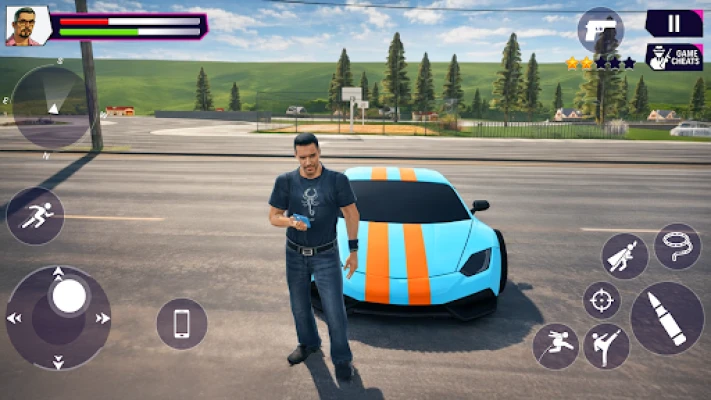Activate the caped superhero flight ability
Image resolution: width=711 pixels, height=400 pixels.
[625, 256]
